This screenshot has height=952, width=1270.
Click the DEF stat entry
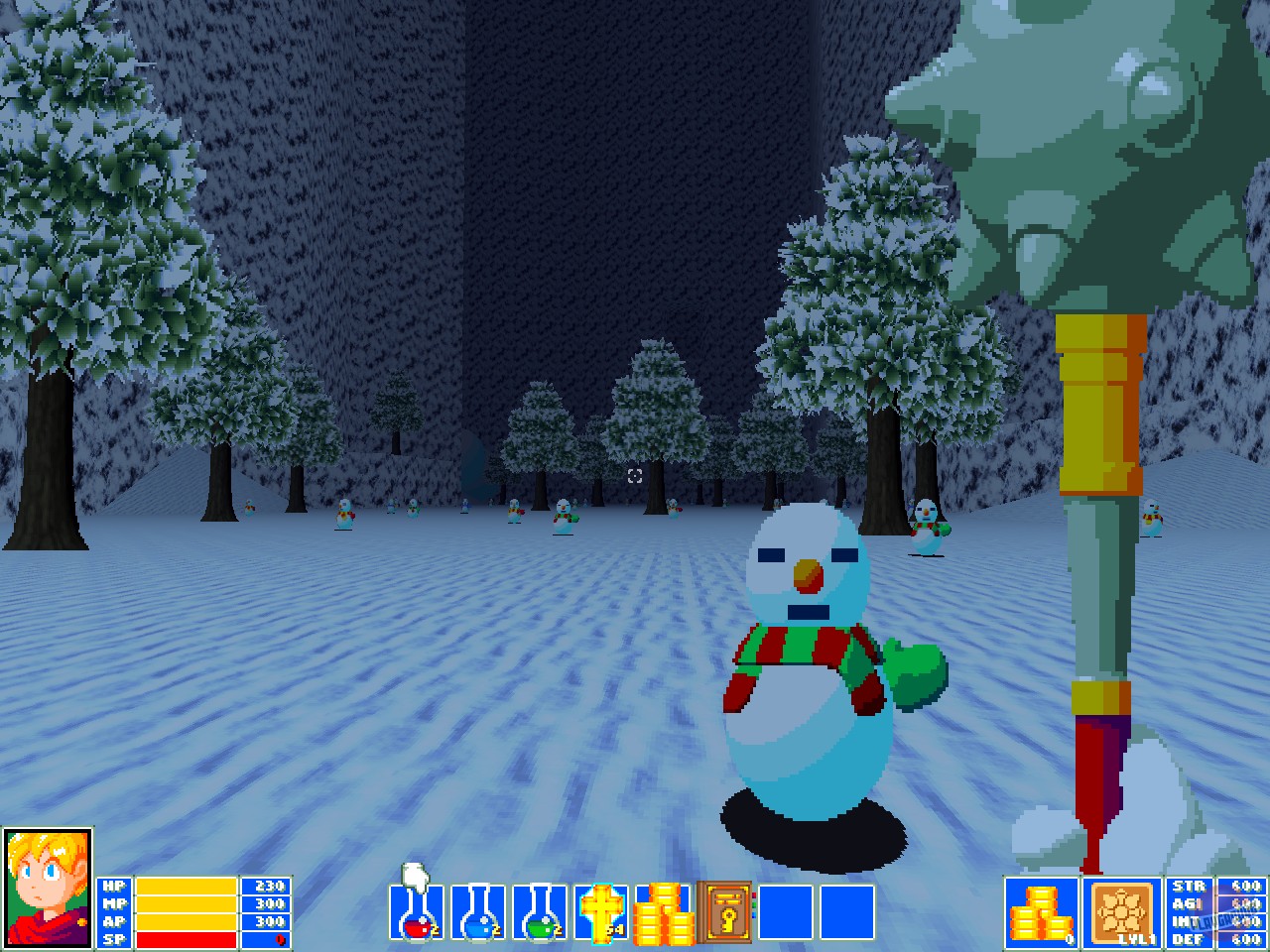(x=1191, y=939)
